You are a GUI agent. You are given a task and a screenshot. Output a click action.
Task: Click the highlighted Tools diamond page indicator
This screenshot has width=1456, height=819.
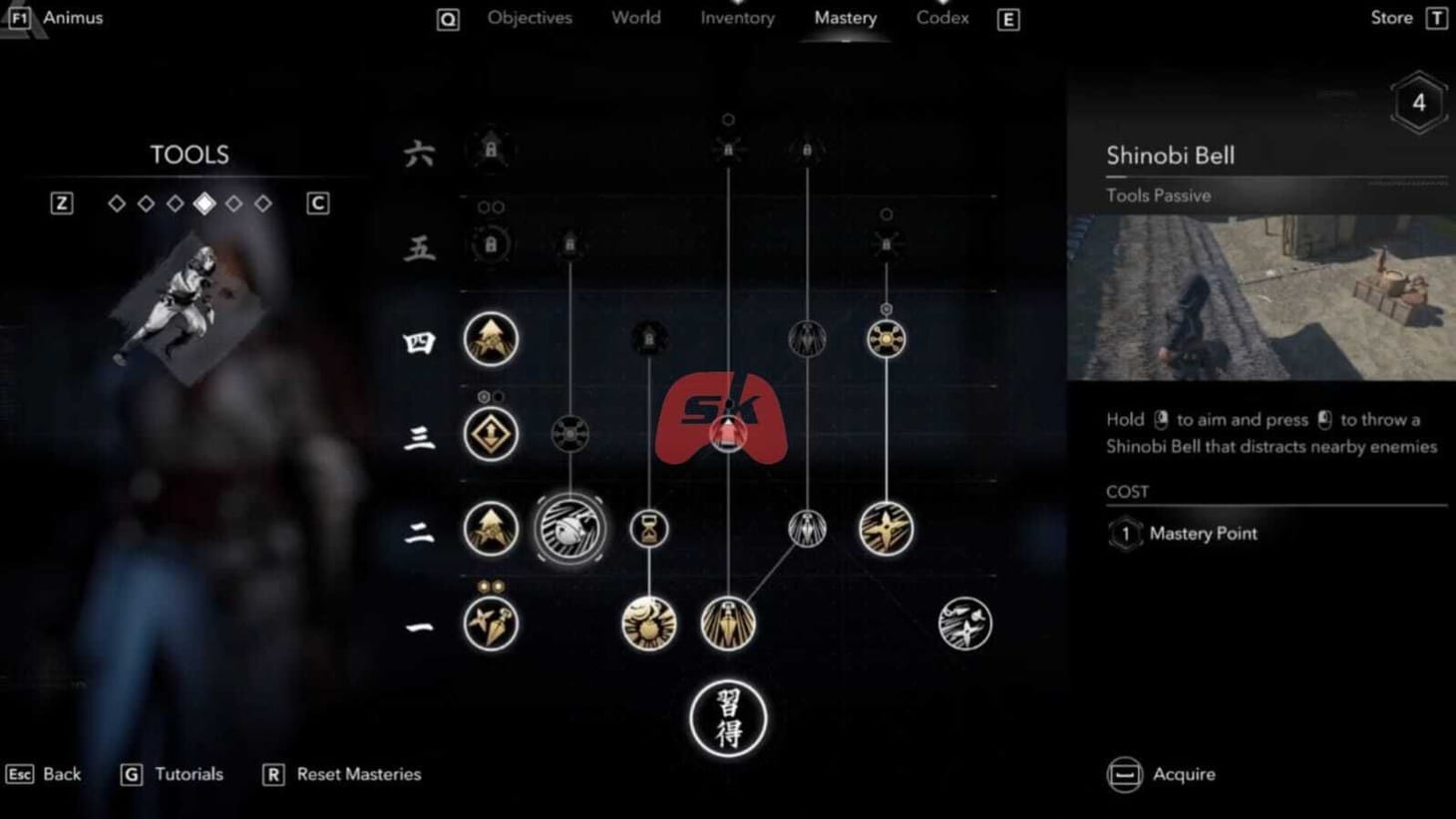[205, 203]
